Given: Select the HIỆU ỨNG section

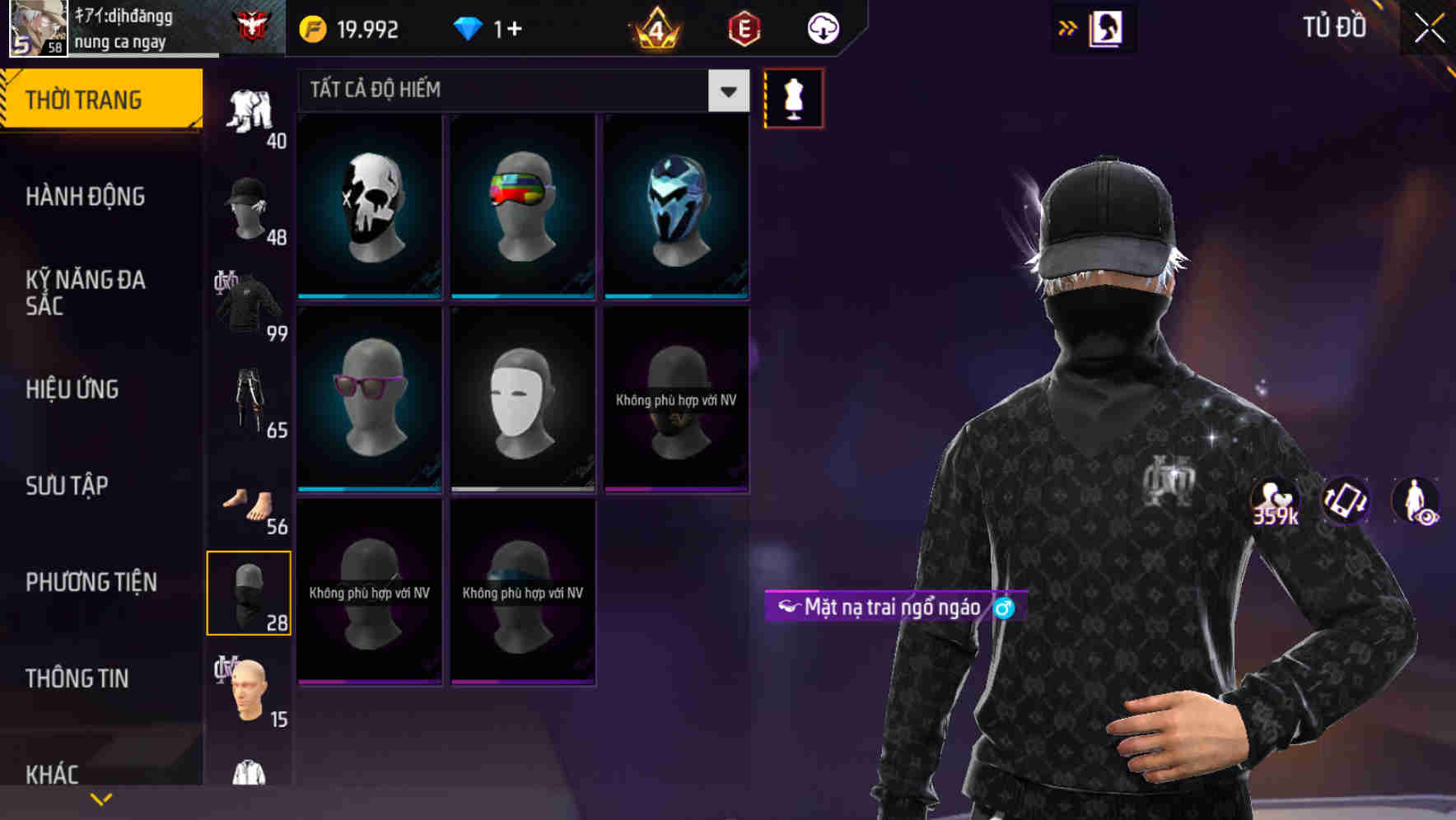Looking at the screenshot, I should (72, 389).
